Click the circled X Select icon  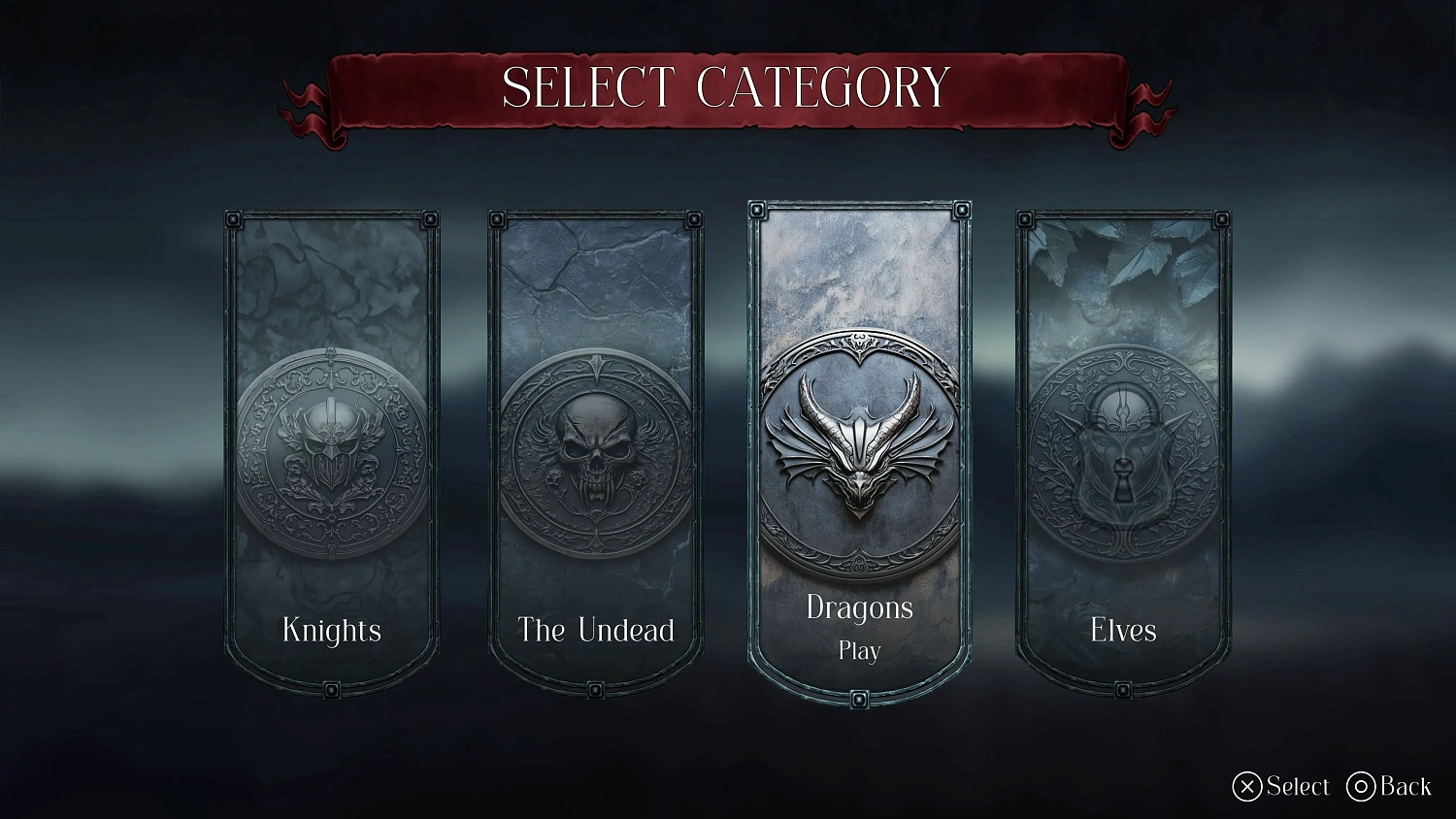pyautogui.click(x=1245, y=786)
